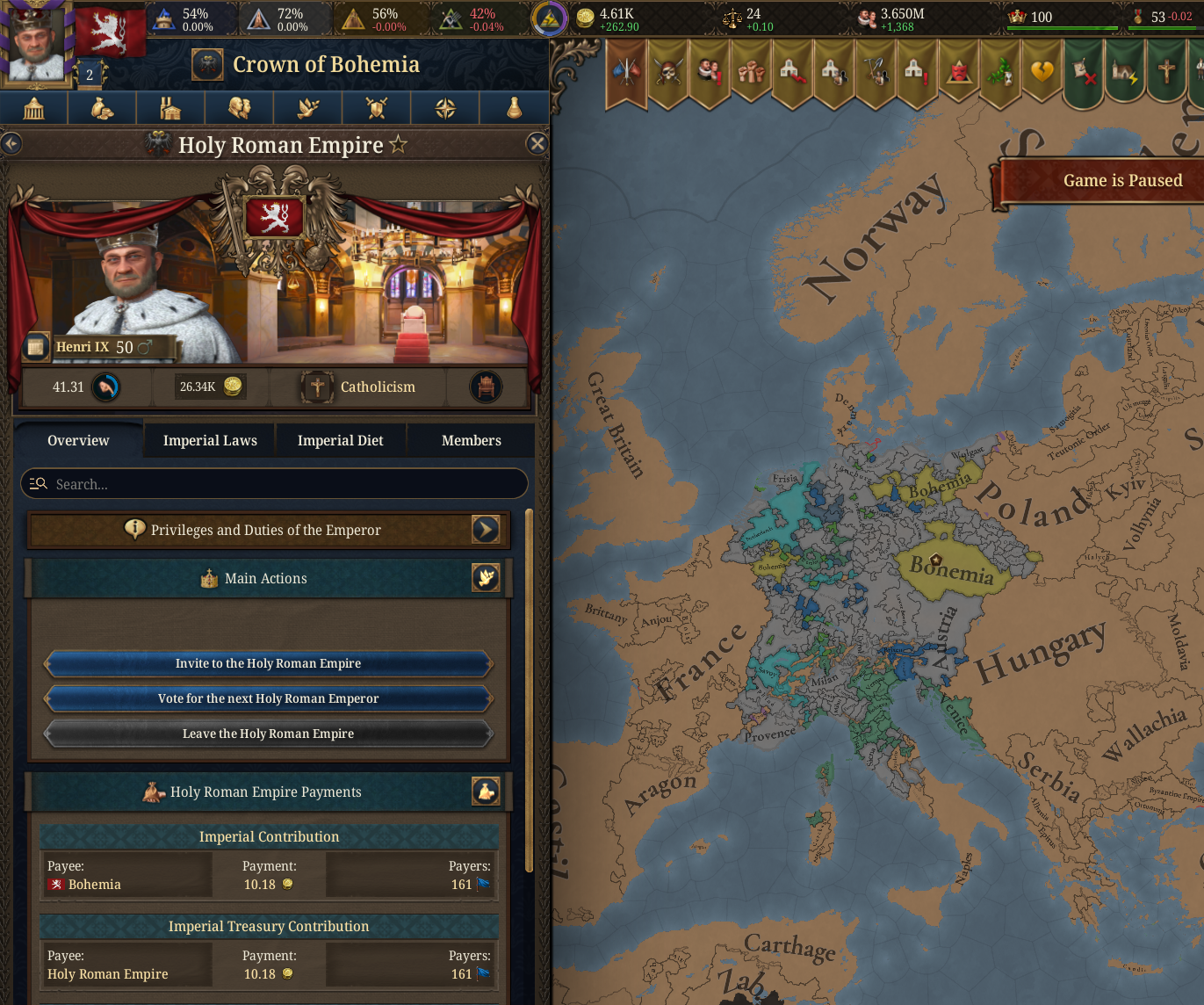This screenshot has width=1204, height=1005.
Task: Click the broken heart alert banner
Action: click(x=1042, y=72)
